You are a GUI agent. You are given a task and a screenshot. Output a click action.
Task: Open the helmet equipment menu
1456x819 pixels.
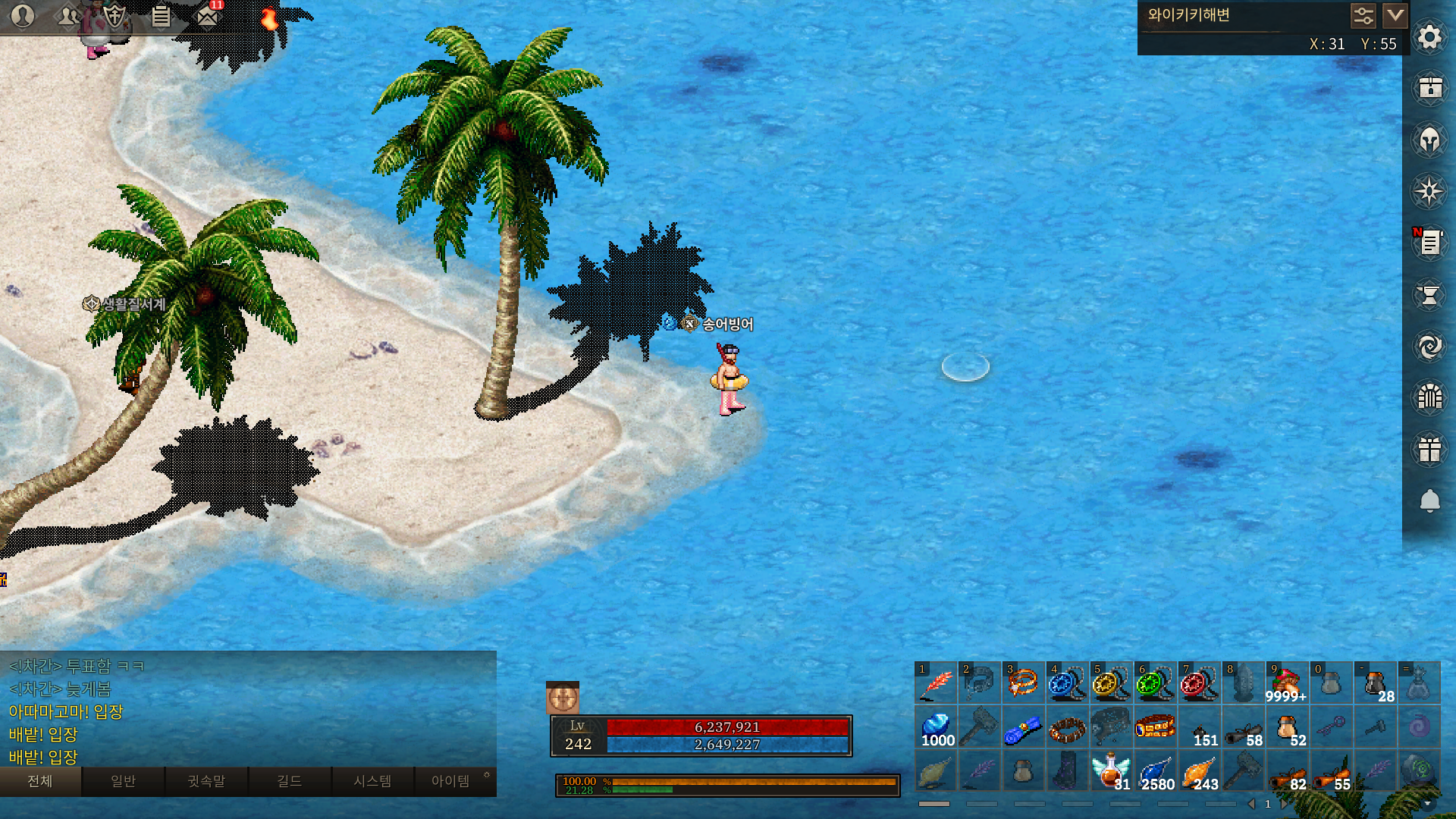pyautogui.click(x=1429, y=140)
